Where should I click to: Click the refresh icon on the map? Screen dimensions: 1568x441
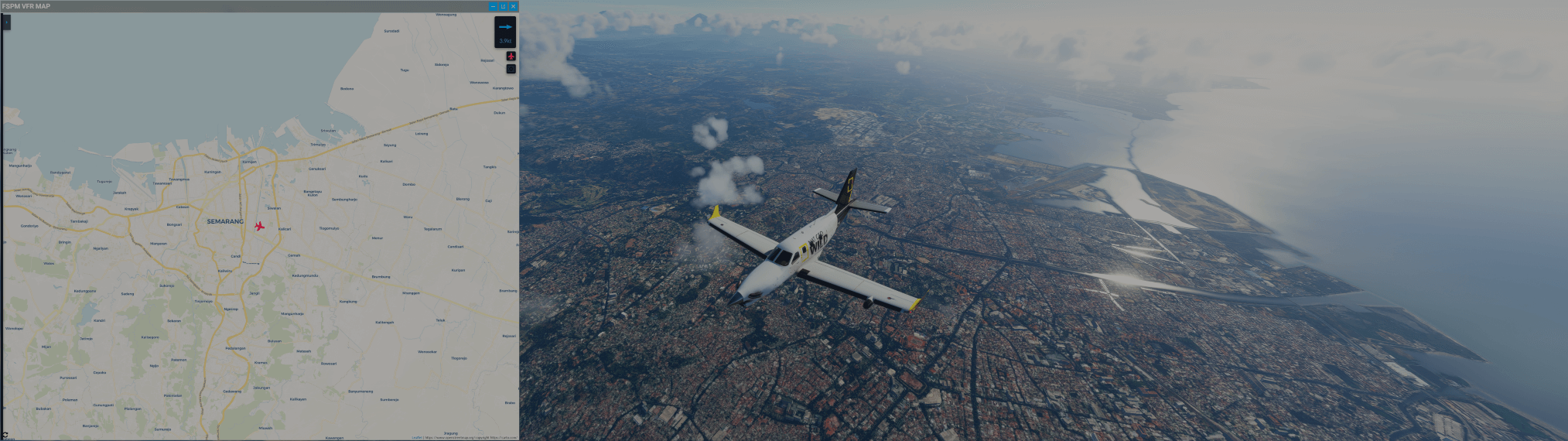point(5,436)
